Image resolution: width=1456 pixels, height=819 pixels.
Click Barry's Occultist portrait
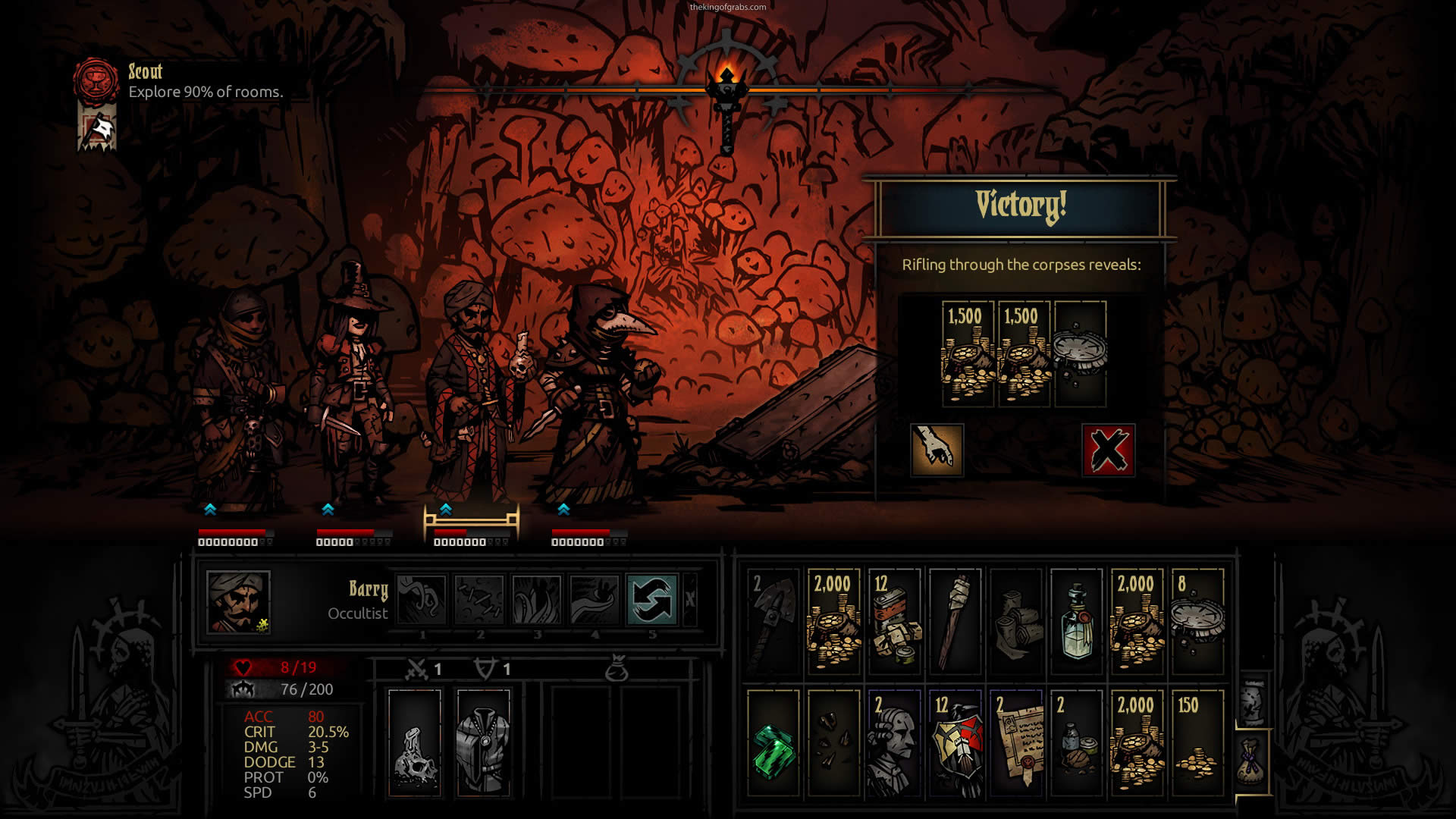(x=238, y=601)
